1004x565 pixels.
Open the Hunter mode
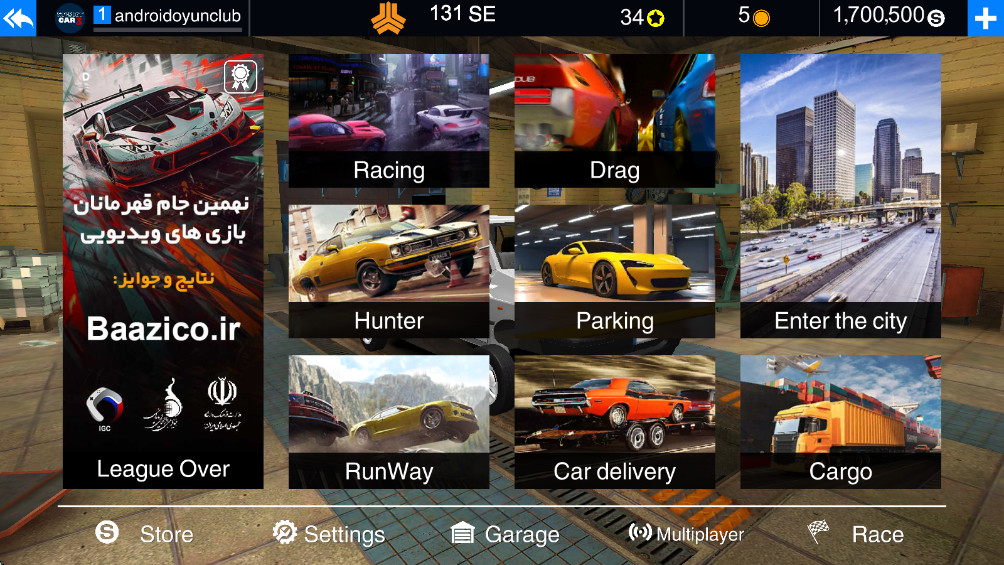(x=389, y=271)
